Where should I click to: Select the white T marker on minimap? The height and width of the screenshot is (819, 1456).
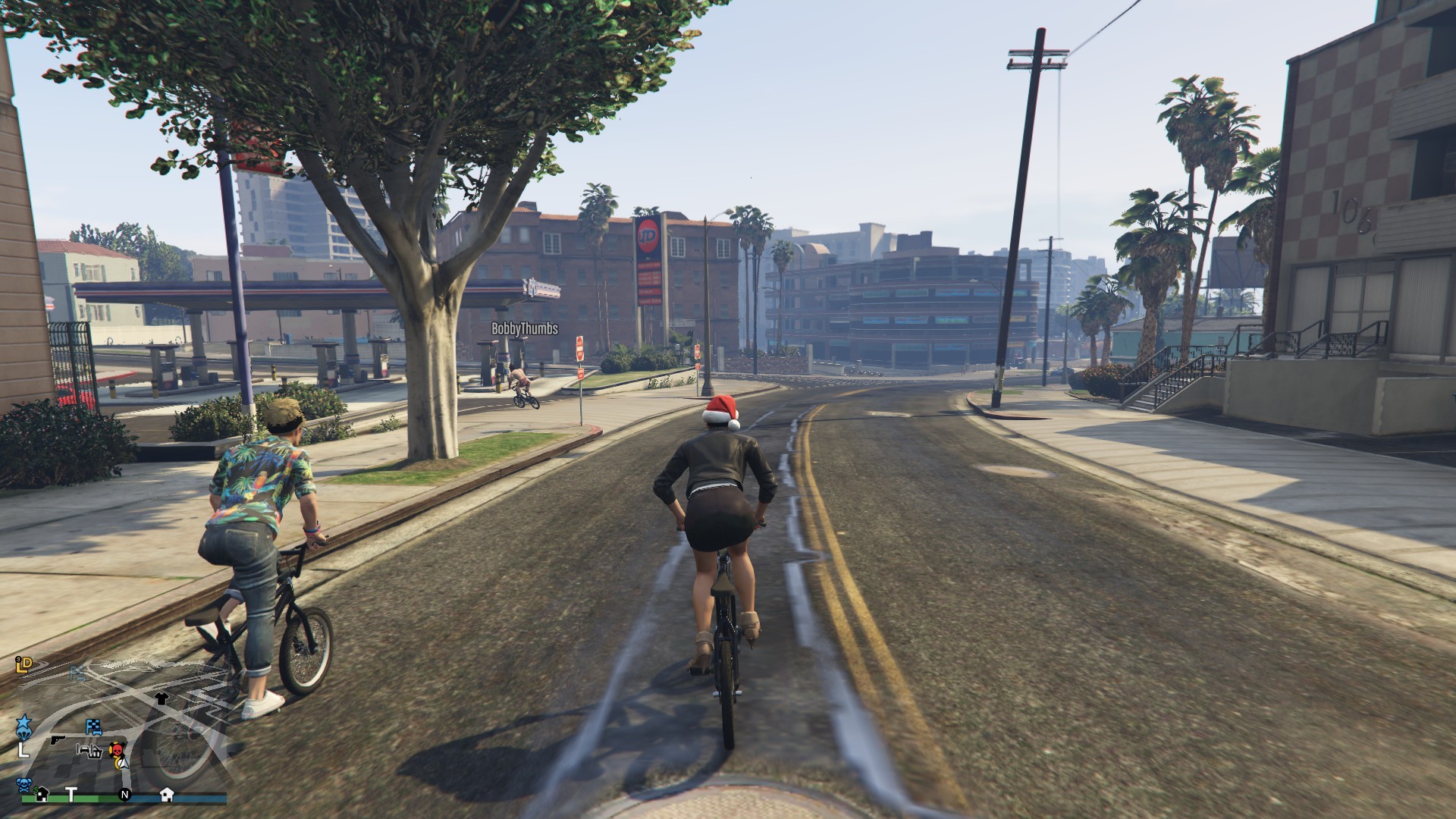pyautogui.click(x=71, y=794)
